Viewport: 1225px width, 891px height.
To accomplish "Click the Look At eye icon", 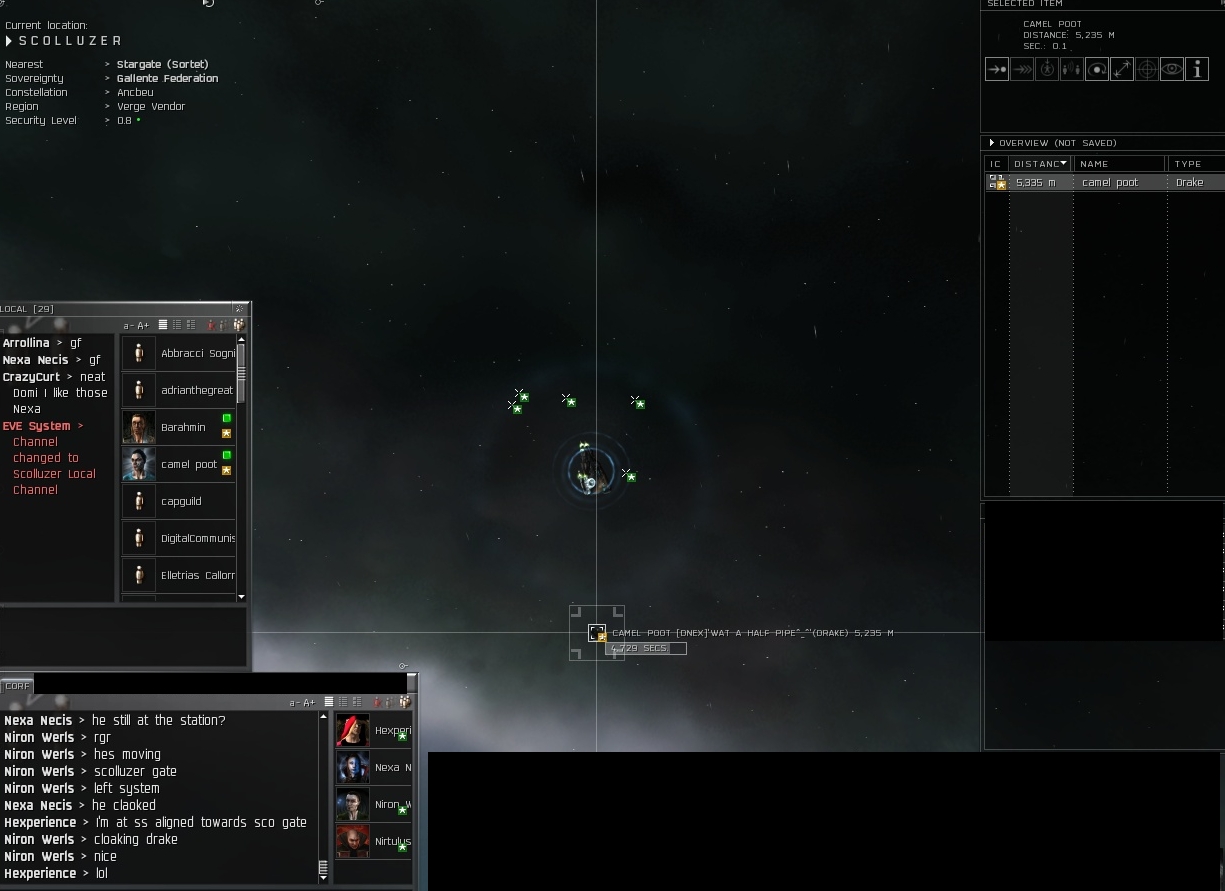I will point(1172,69).
